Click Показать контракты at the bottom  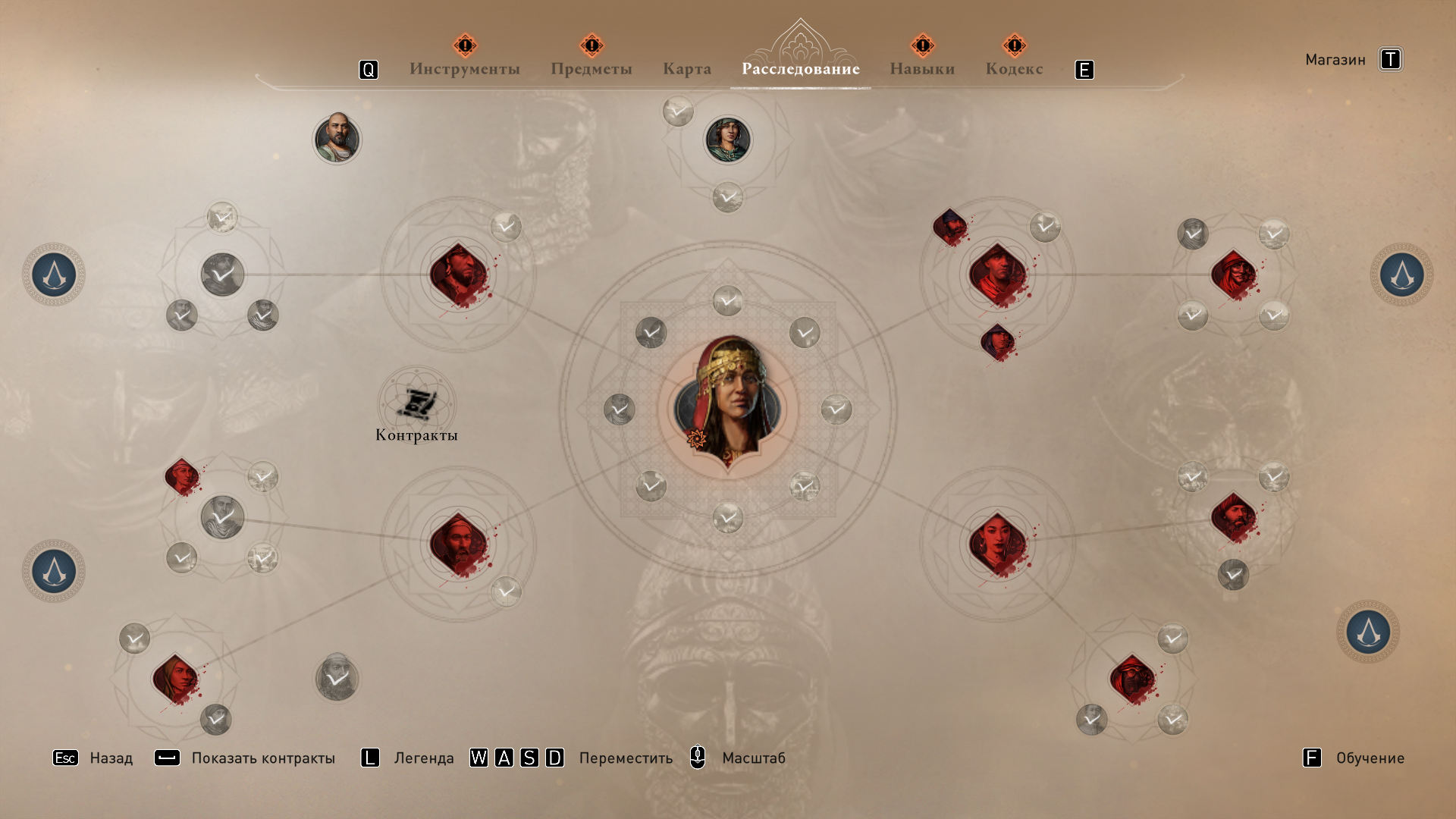pyautogui.click(x=263, y=758)
